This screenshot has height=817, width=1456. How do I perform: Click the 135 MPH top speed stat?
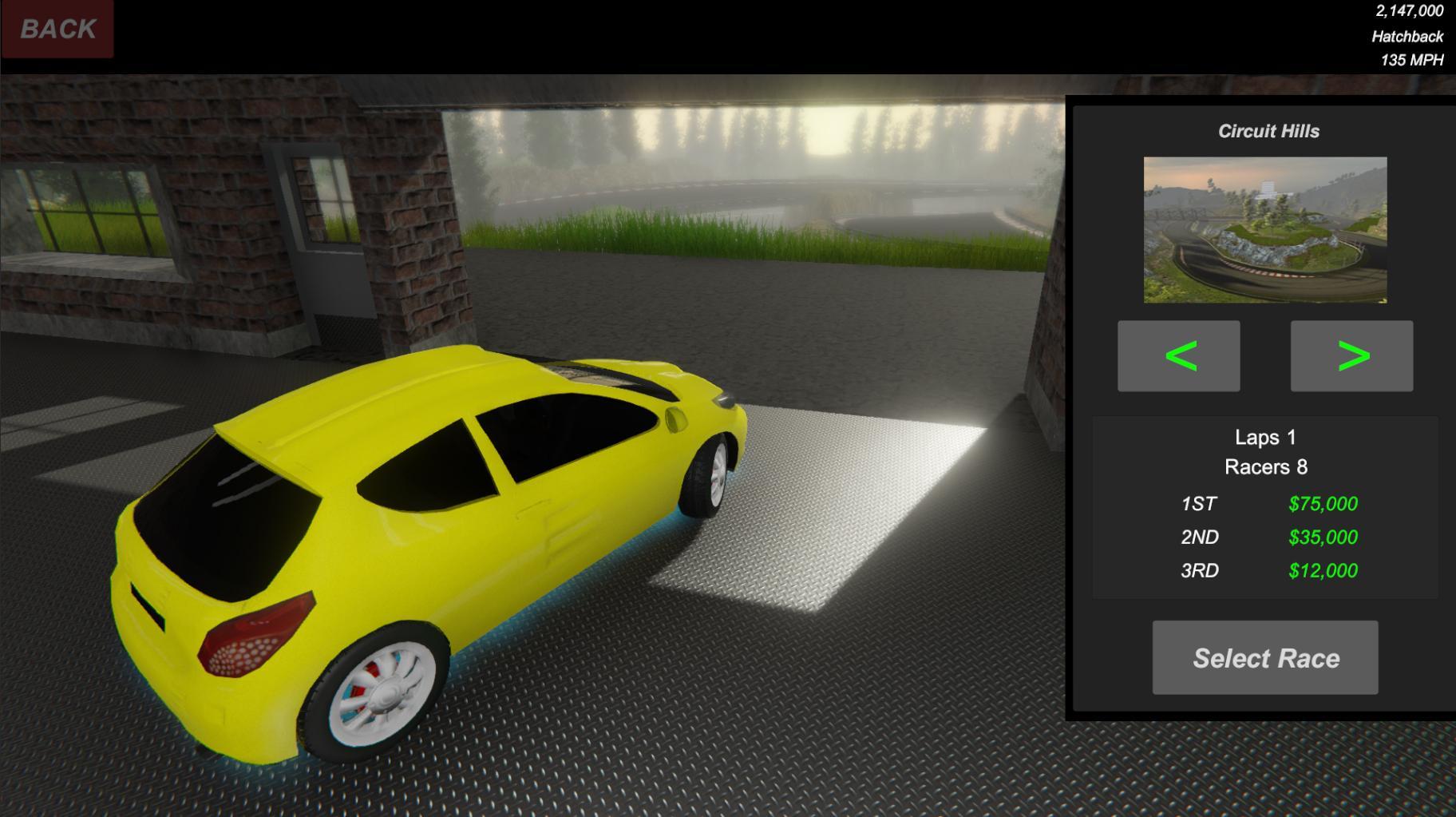1410,58
